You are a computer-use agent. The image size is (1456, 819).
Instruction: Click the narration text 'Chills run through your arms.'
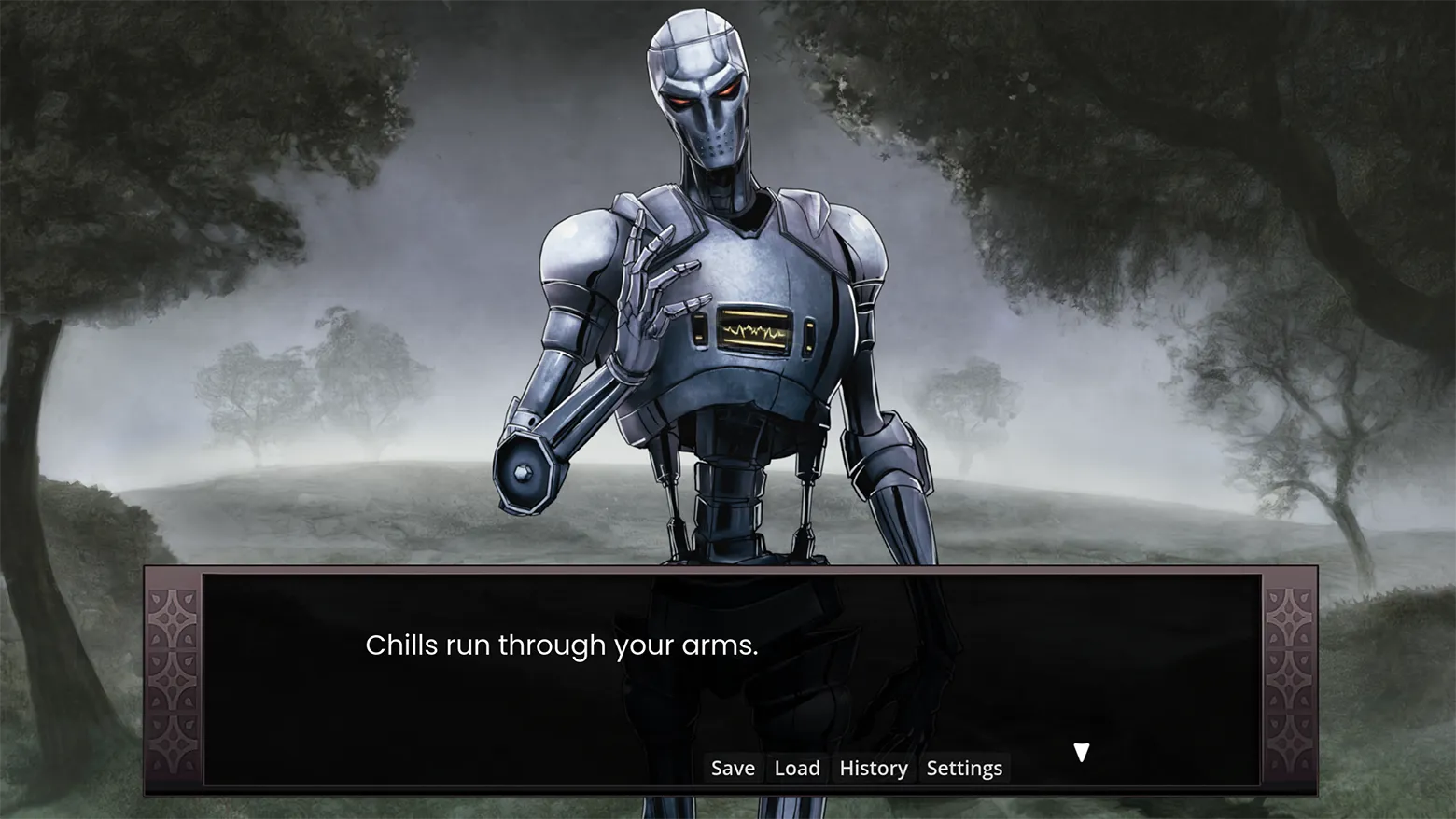point(561,645)
